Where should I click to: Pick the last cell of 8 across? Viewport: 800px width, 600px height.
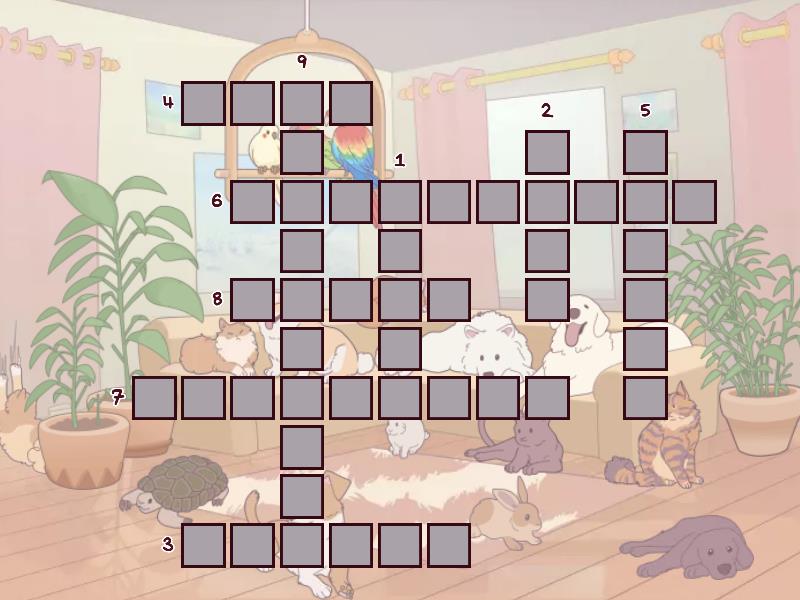449,299
